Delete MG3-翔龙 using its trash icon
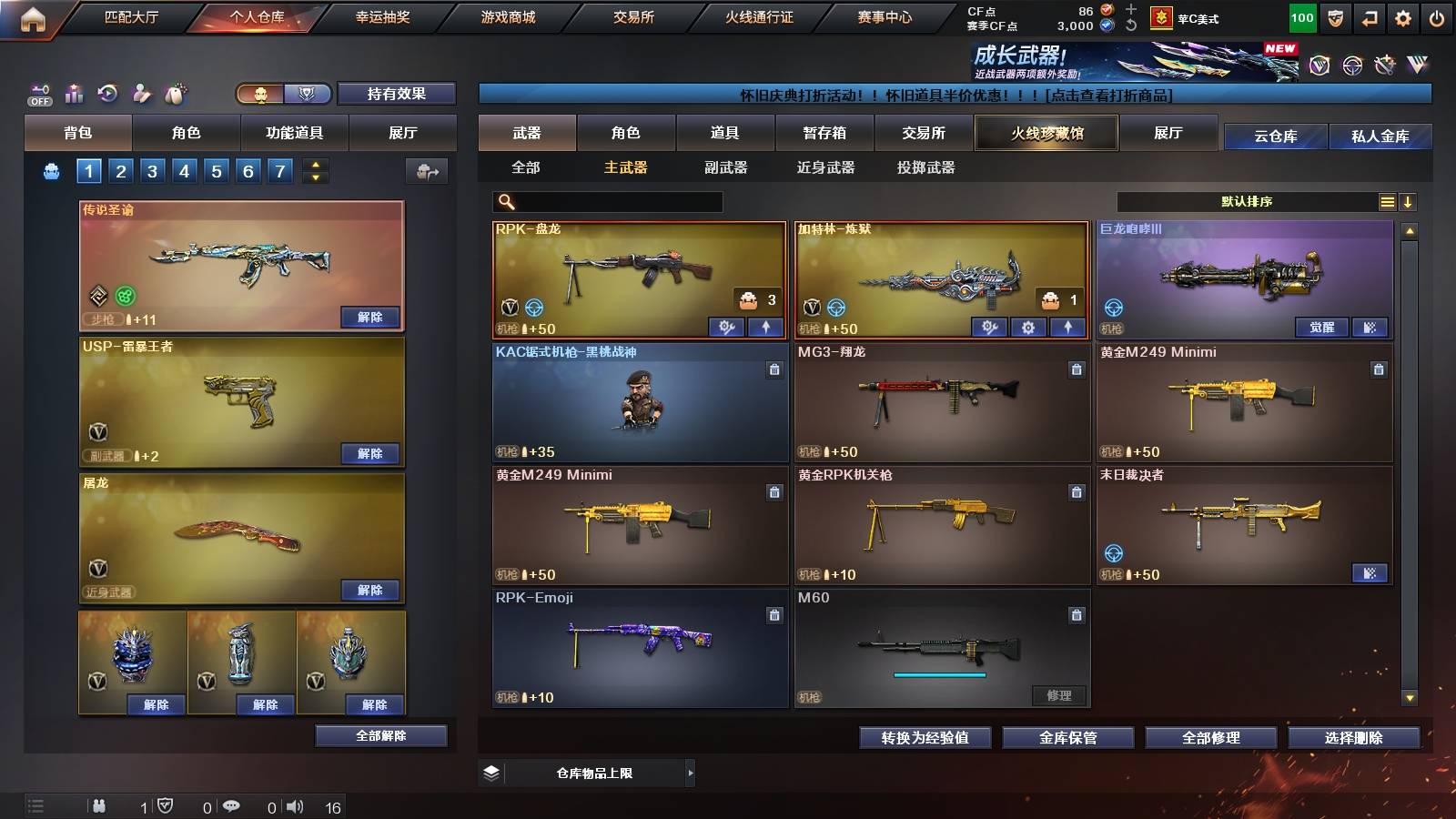This screenshot has width=1456, height=819. point(1076,371)
